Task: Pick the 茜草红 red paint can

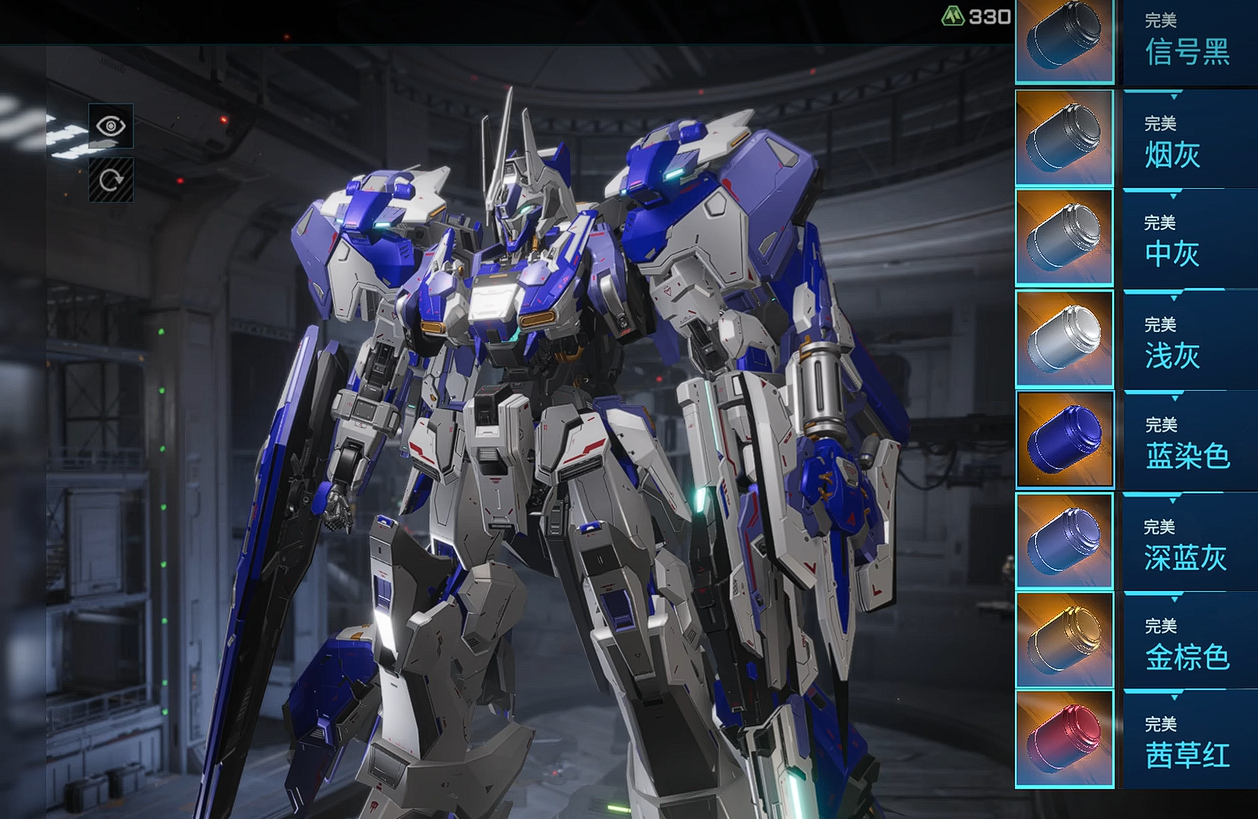Action: (x=1064, y=739)
